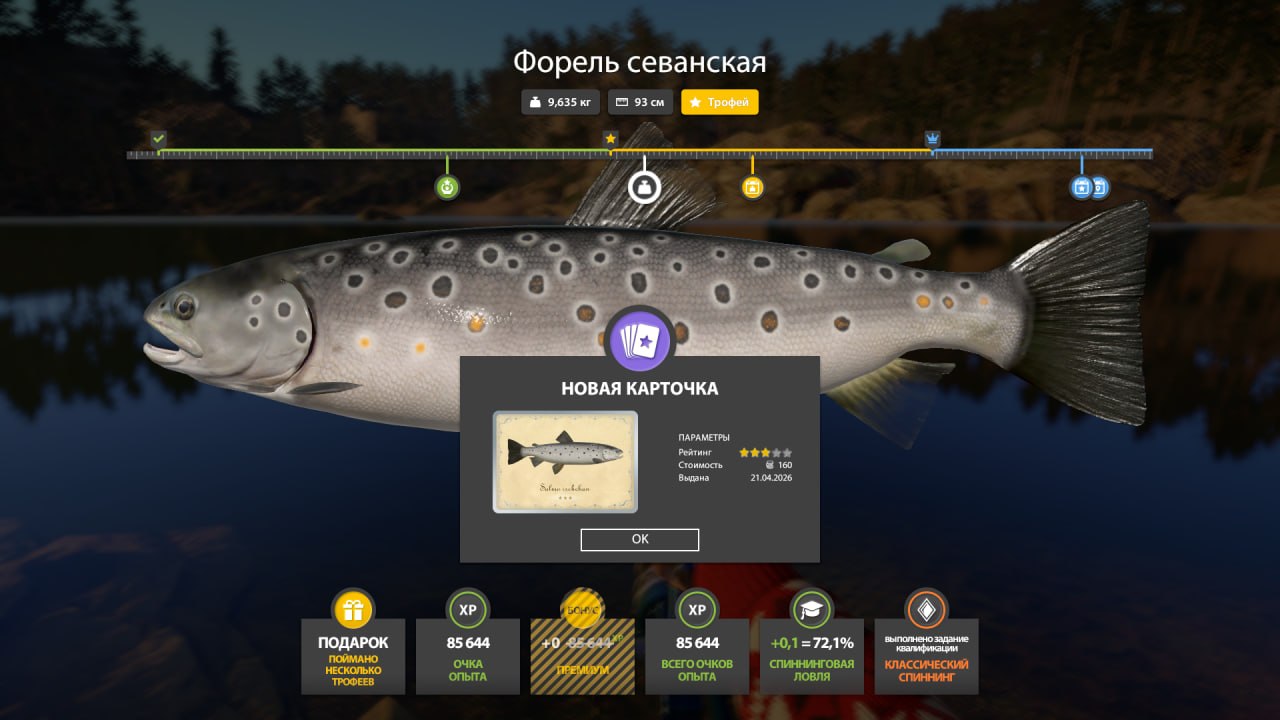Select the striped БОНУС premium badge

tap(582, 608)
